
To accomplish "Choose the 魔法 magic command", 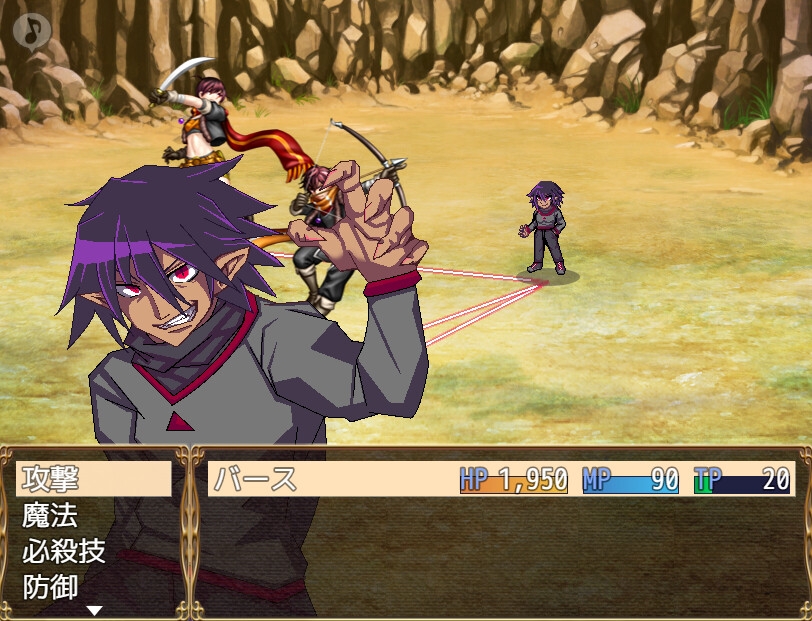I will 94,515.
